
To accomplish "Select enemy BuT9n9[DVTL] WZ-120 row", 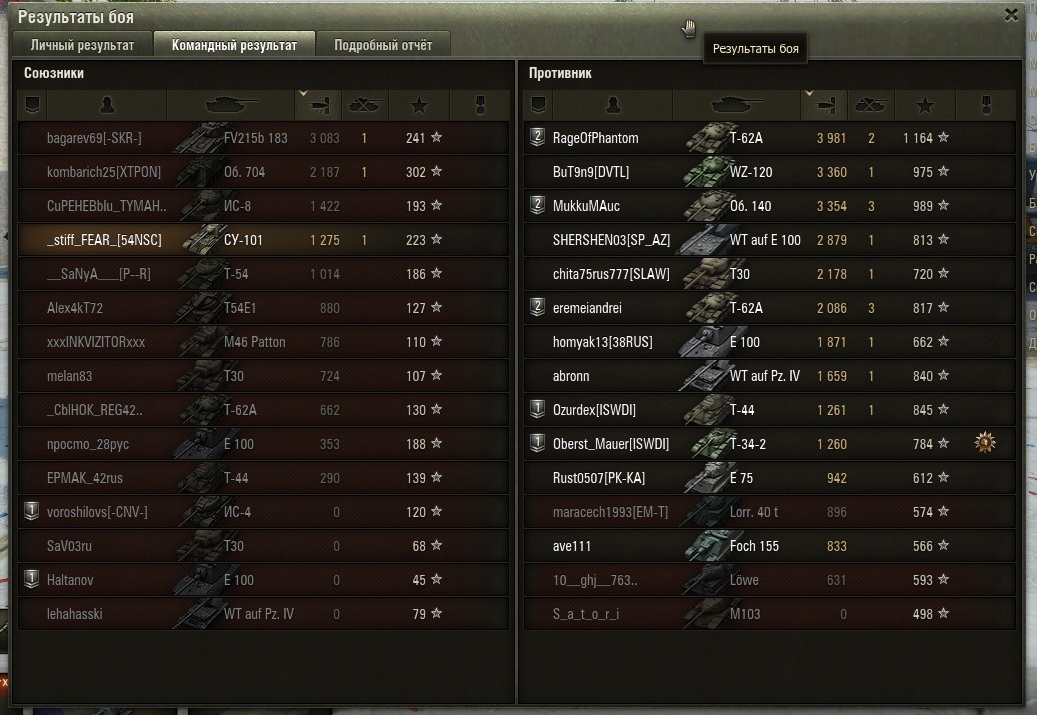I will 770,172.
